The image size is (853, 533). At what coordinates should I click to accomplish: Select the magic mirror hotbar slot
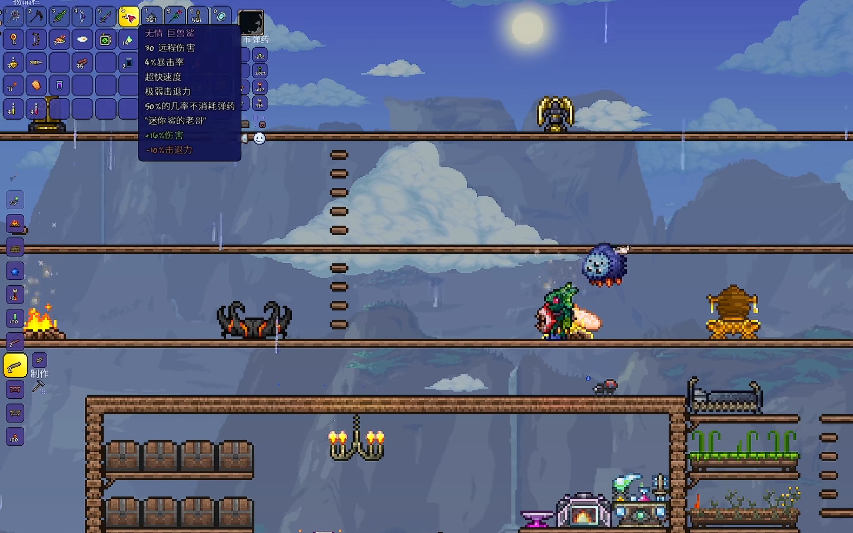point(222,16)
